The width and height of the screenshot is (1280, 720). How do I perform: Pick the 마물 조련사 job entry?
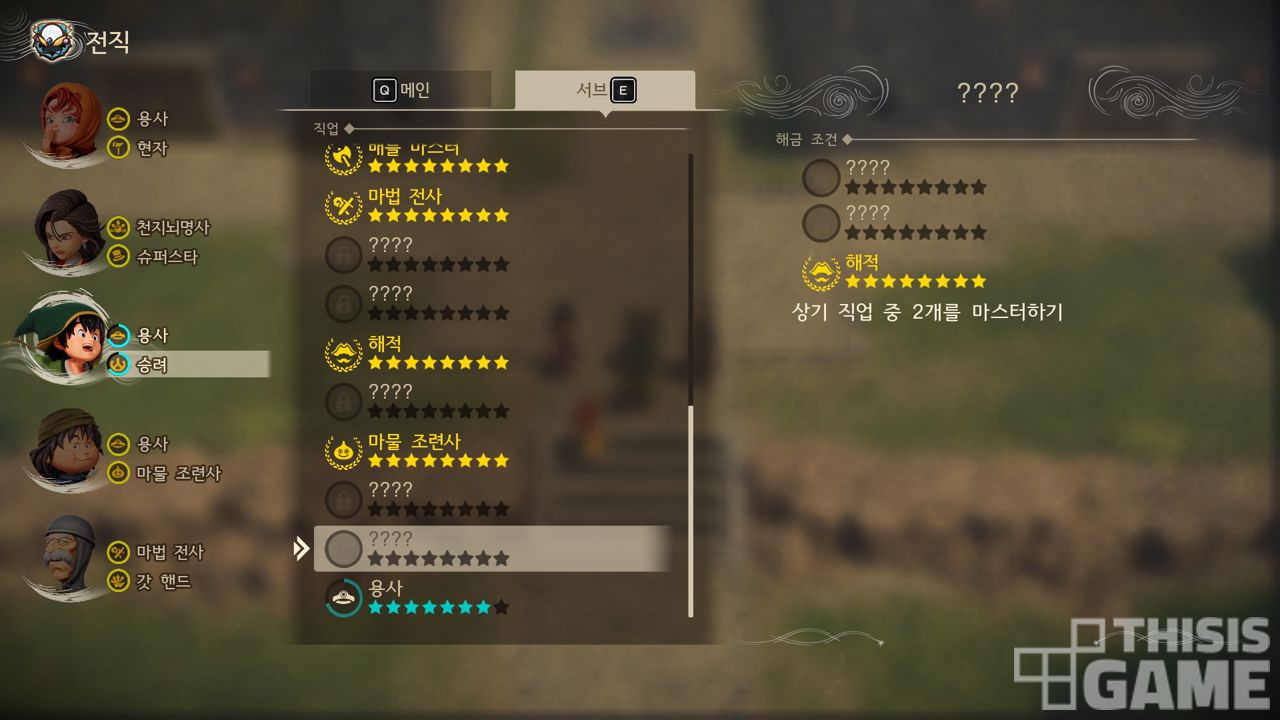pos(418,450)
